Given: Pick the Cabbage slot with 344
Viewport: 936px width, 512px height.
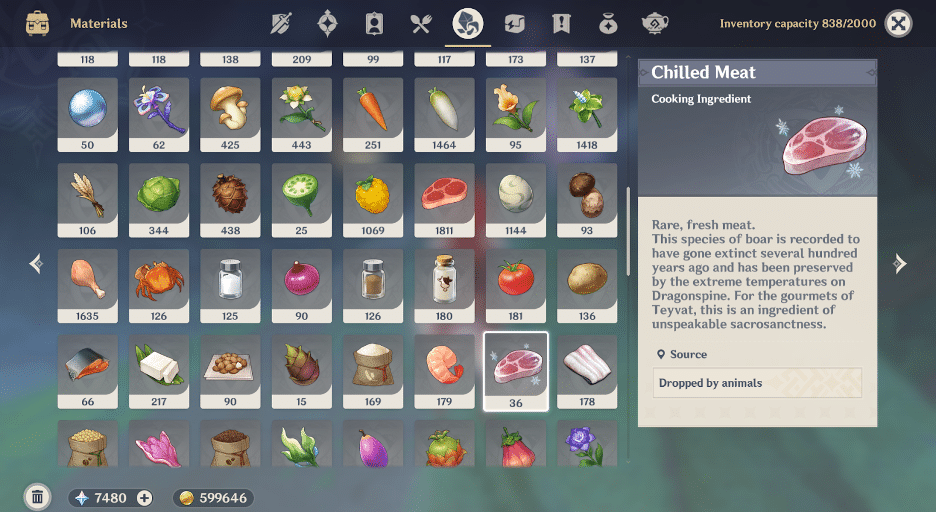Looking at the screenshot, I should [x=159, y=195].
